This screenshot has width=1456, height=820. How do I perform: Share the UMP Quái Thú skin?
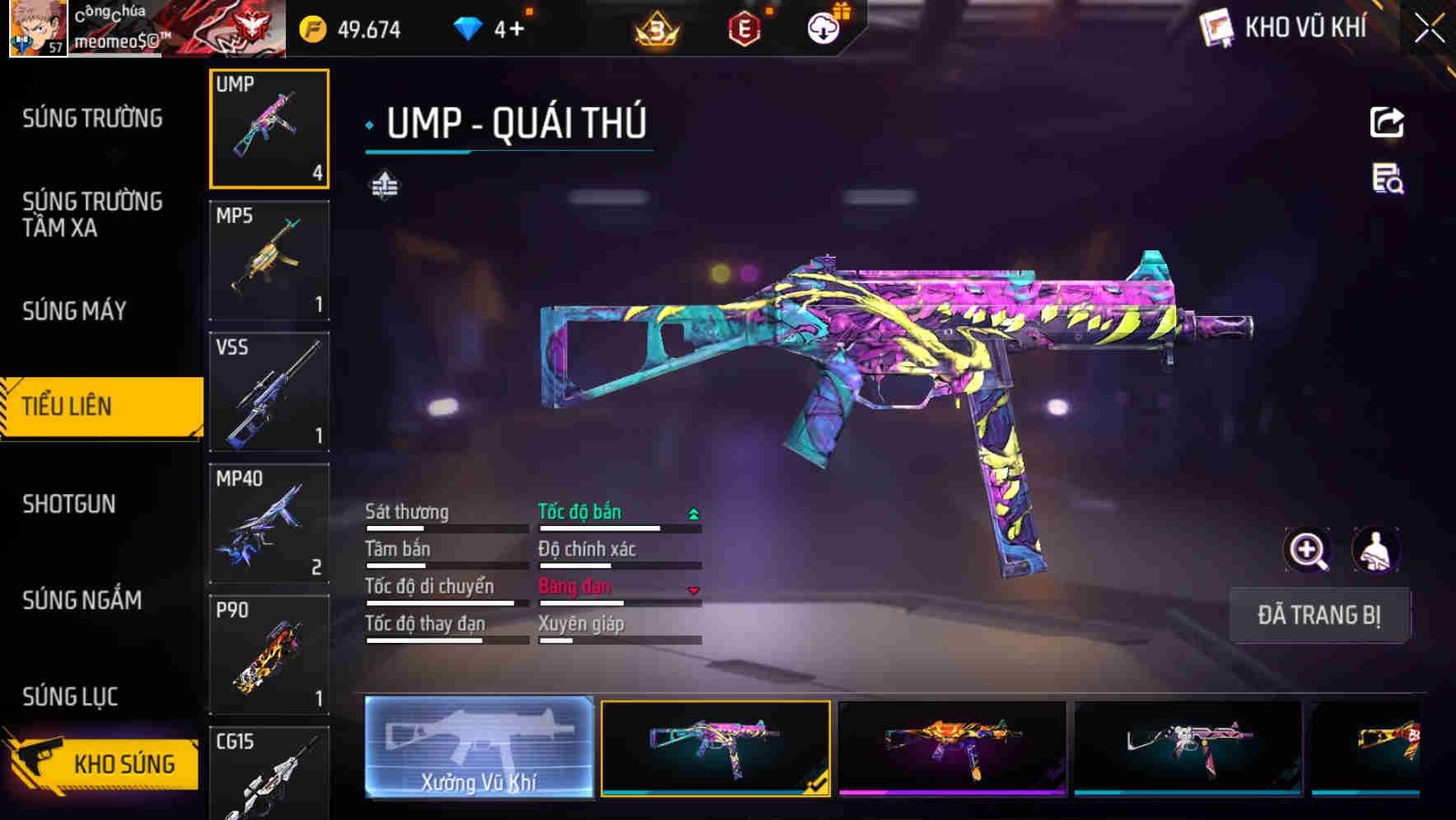(x=1387, y=123)
